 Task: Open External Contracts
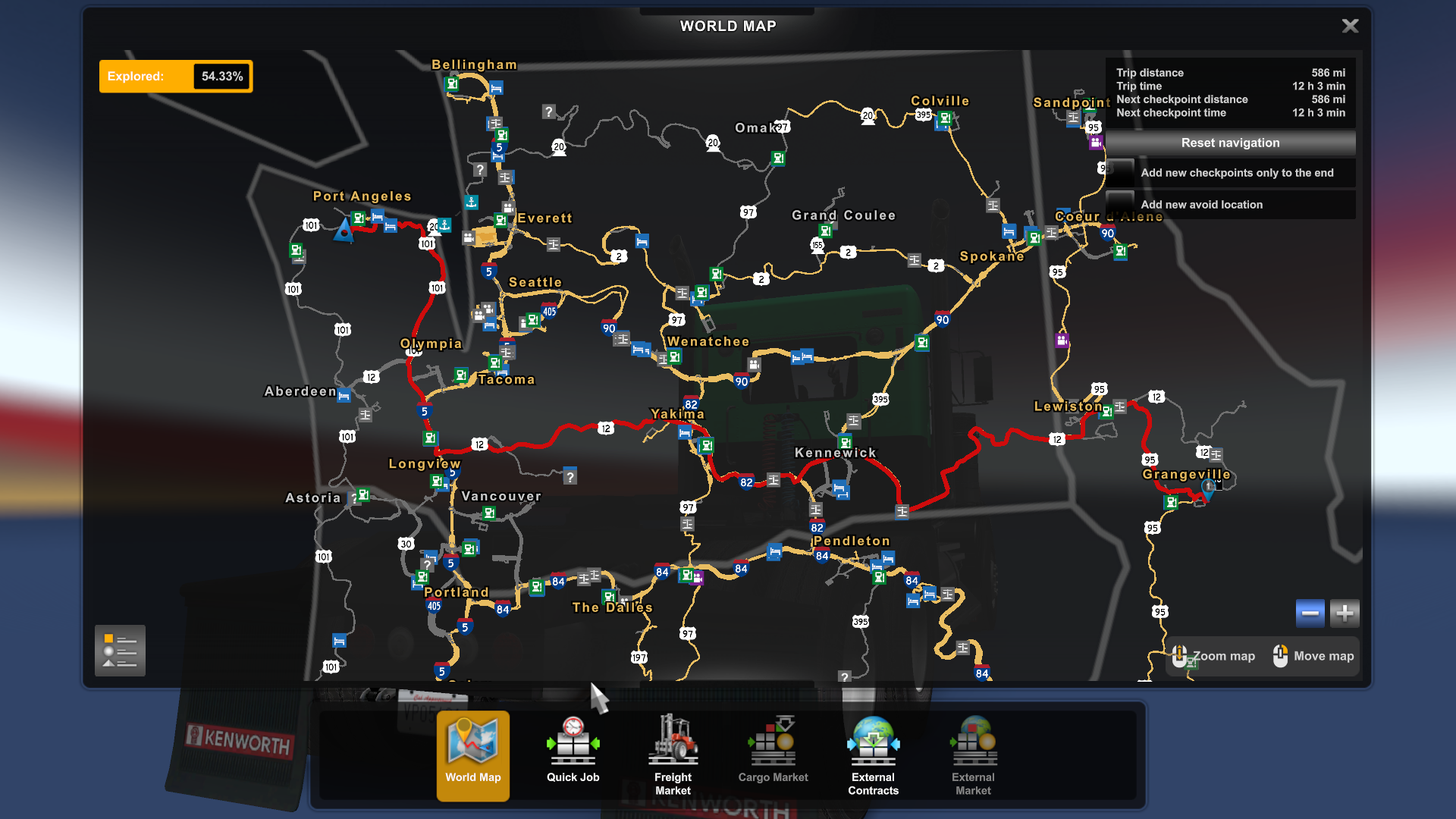pos(873,747)
